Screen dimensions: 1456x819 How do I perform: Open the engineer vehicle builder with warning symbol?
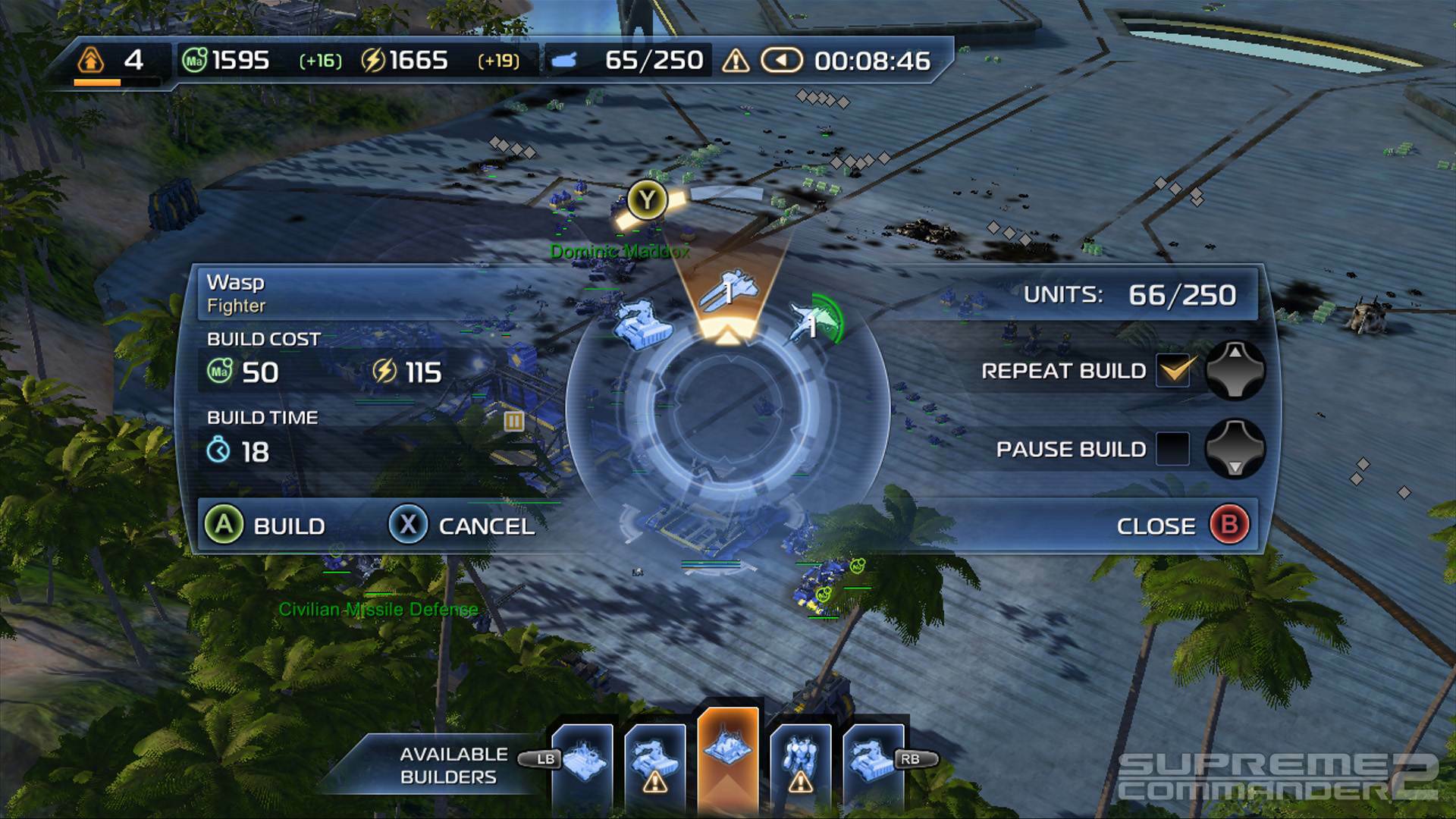coord(656,758)
